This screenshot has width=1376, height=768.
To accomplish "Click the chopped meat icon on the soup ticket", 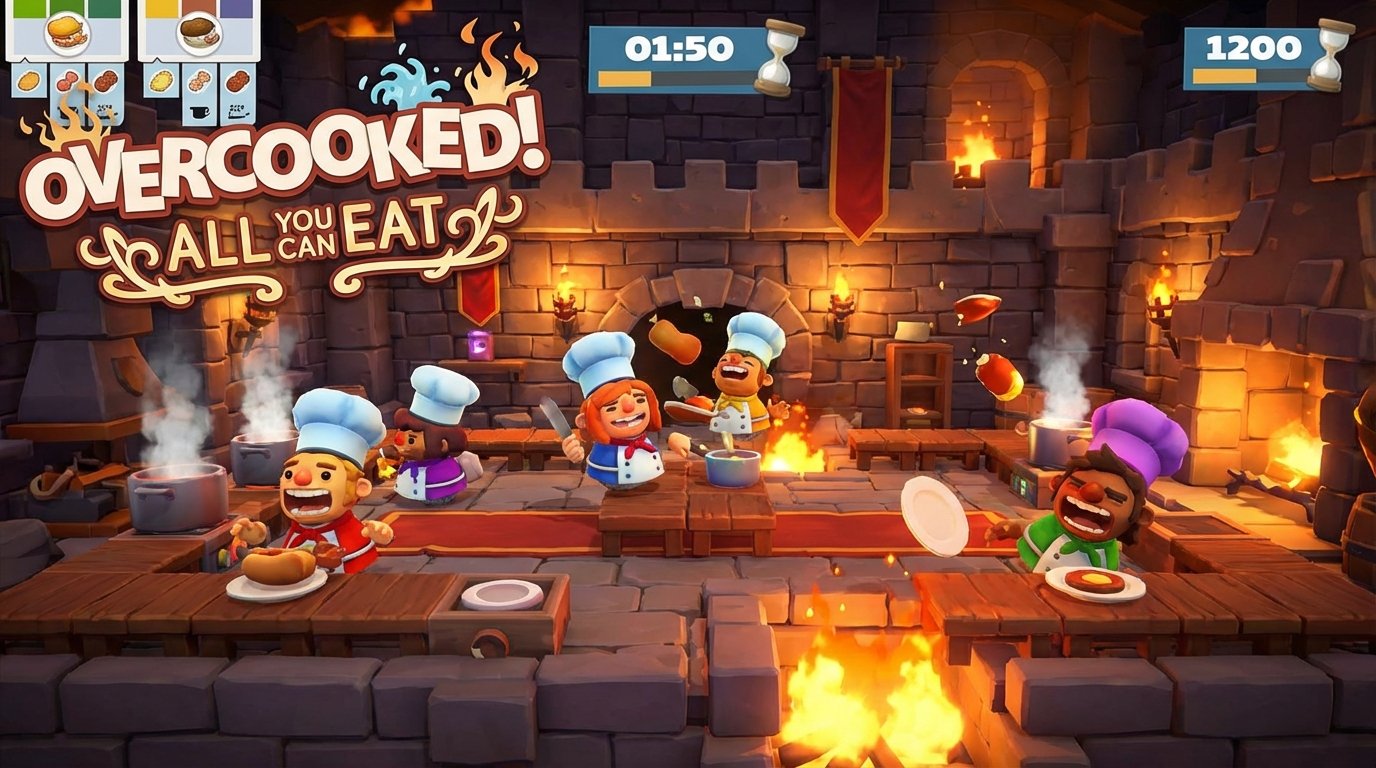I will tap(198, 80).
